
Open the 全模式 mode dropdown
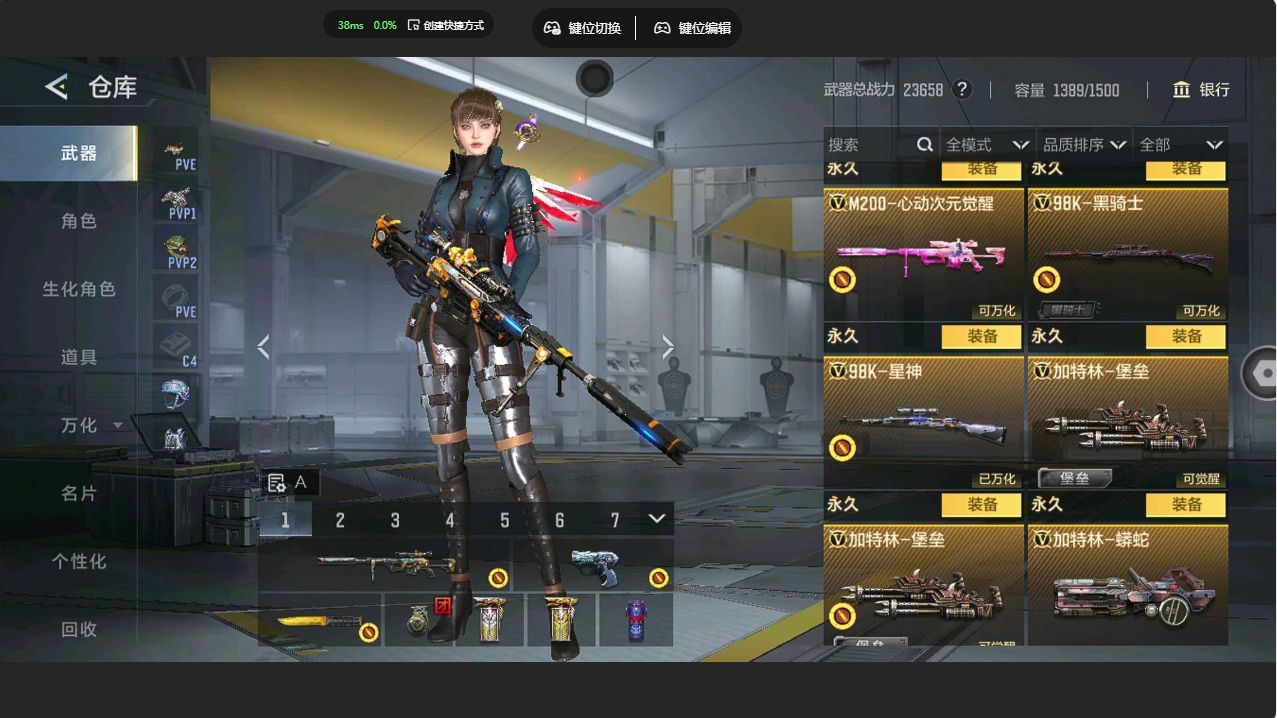click(x=987, y=145)
